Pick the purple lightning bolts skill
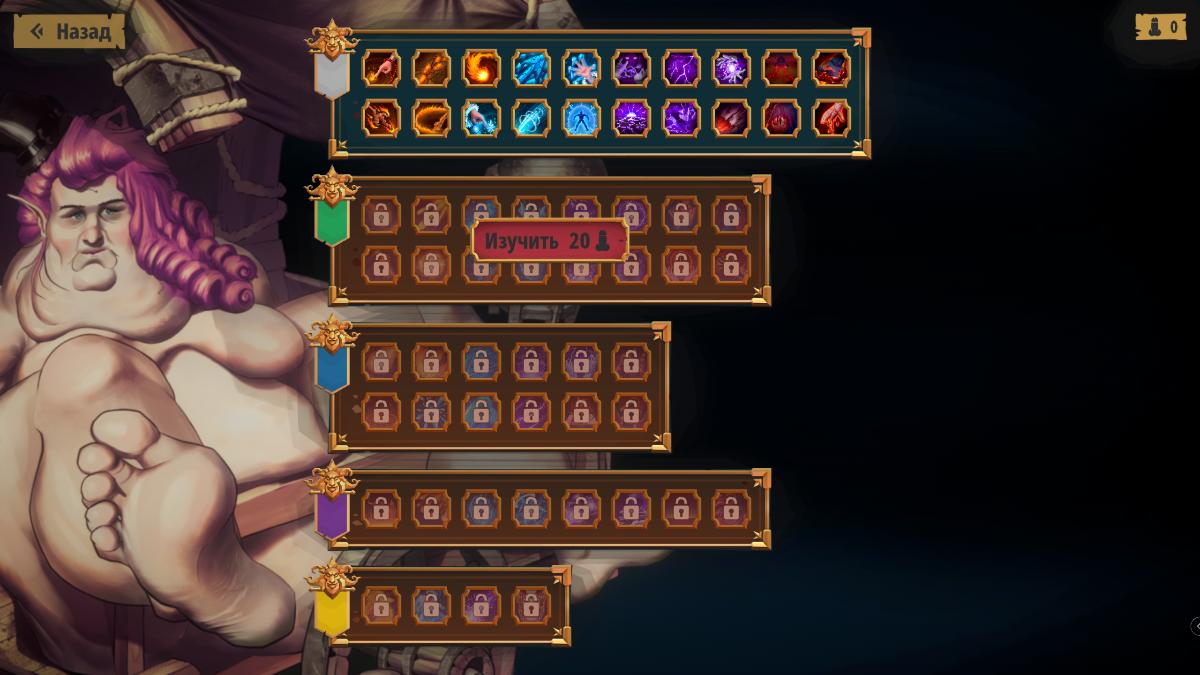 pos(681,69)
